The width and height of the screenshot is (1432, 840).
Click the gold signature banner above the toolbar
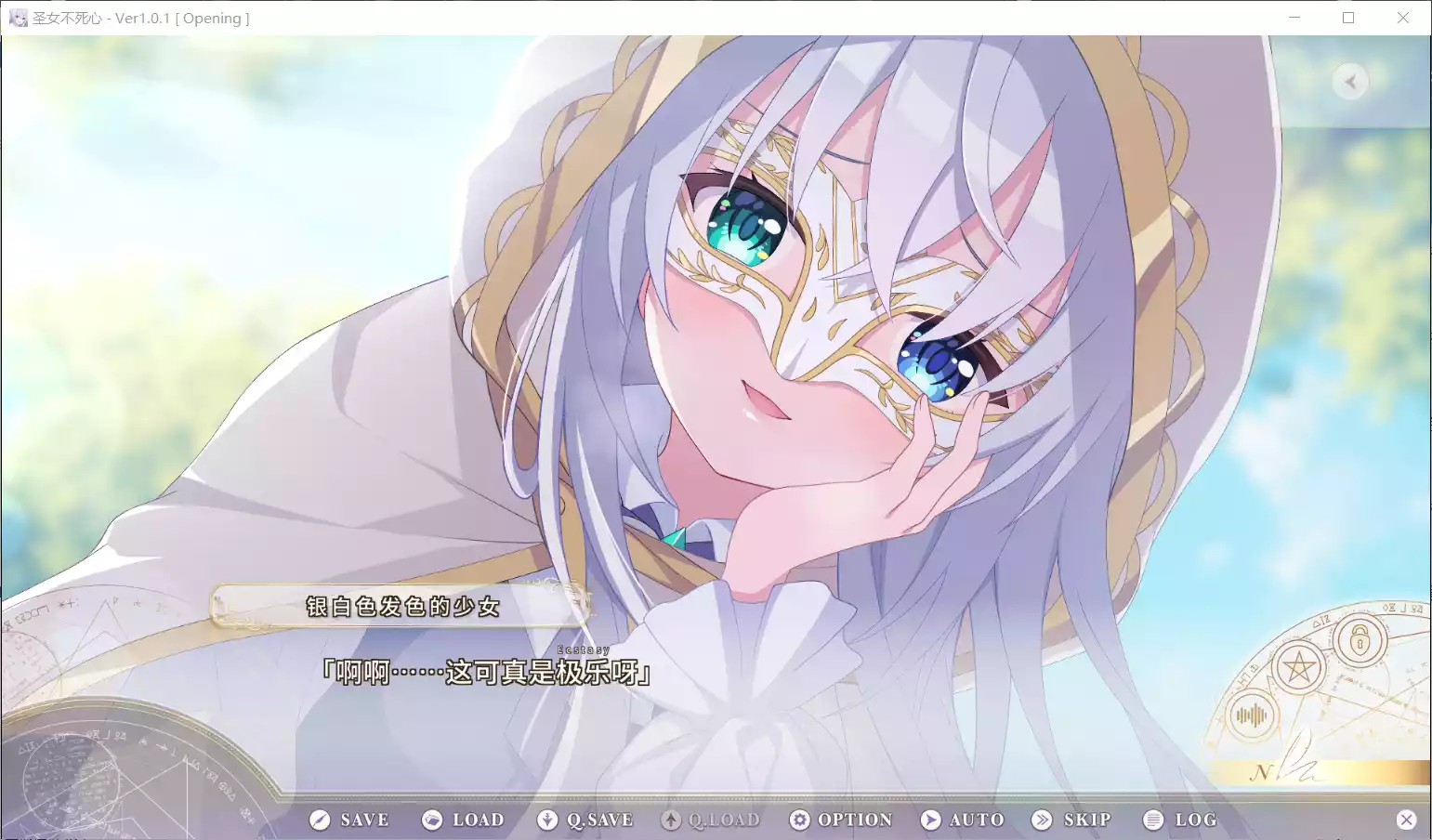[x=1301, y=770]
